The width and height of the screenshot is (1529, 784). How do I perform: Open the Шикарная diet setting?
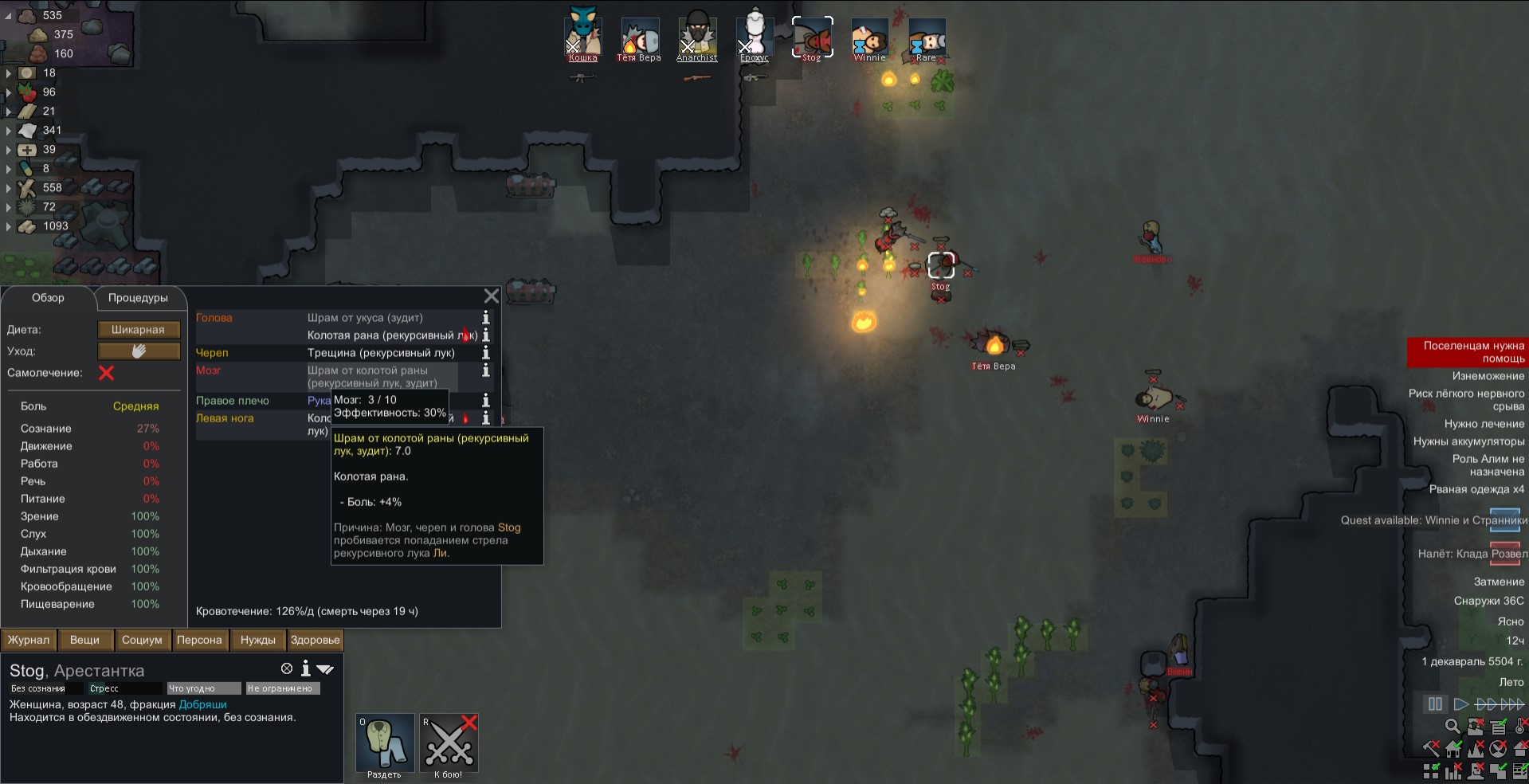[139, 330]
